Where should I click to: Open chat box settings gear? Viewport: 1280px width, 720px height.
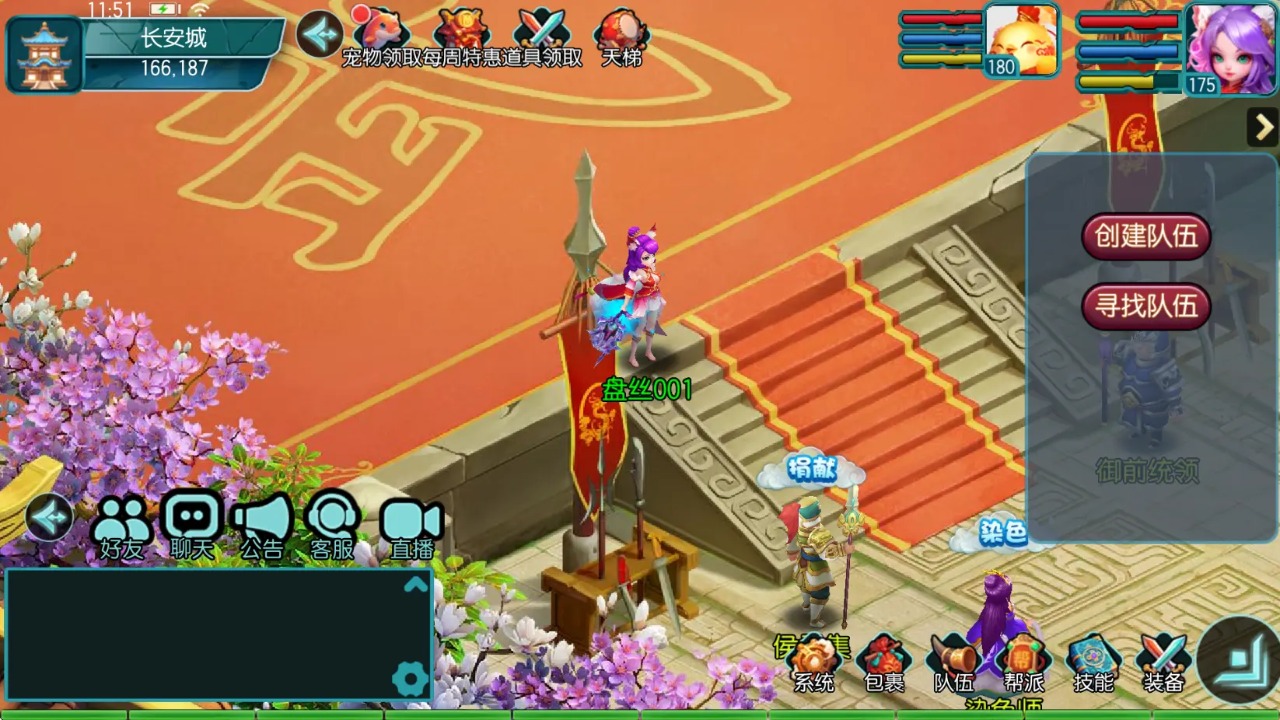(410, 680)
